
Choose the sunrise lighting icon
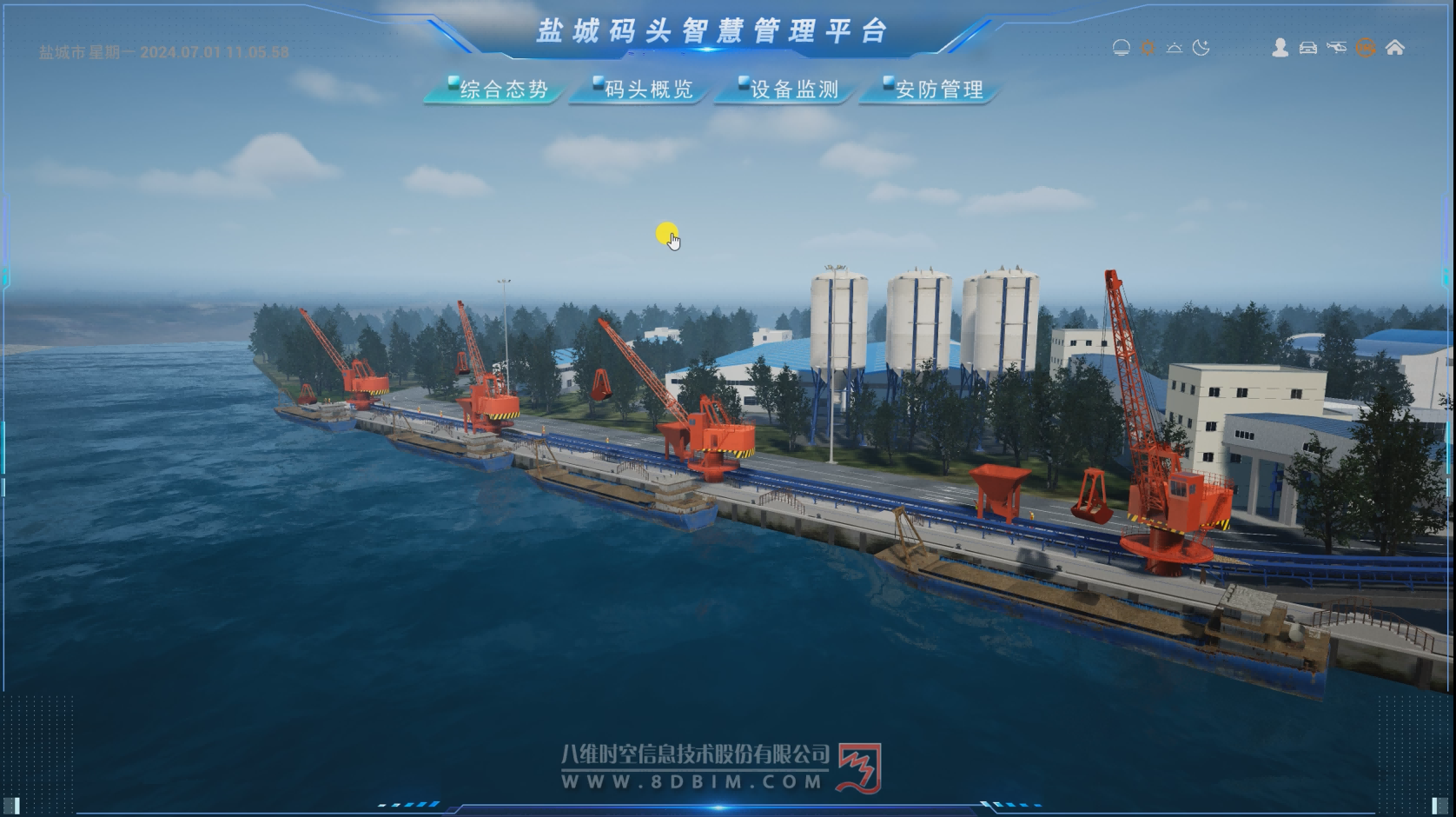[1122, 48]
